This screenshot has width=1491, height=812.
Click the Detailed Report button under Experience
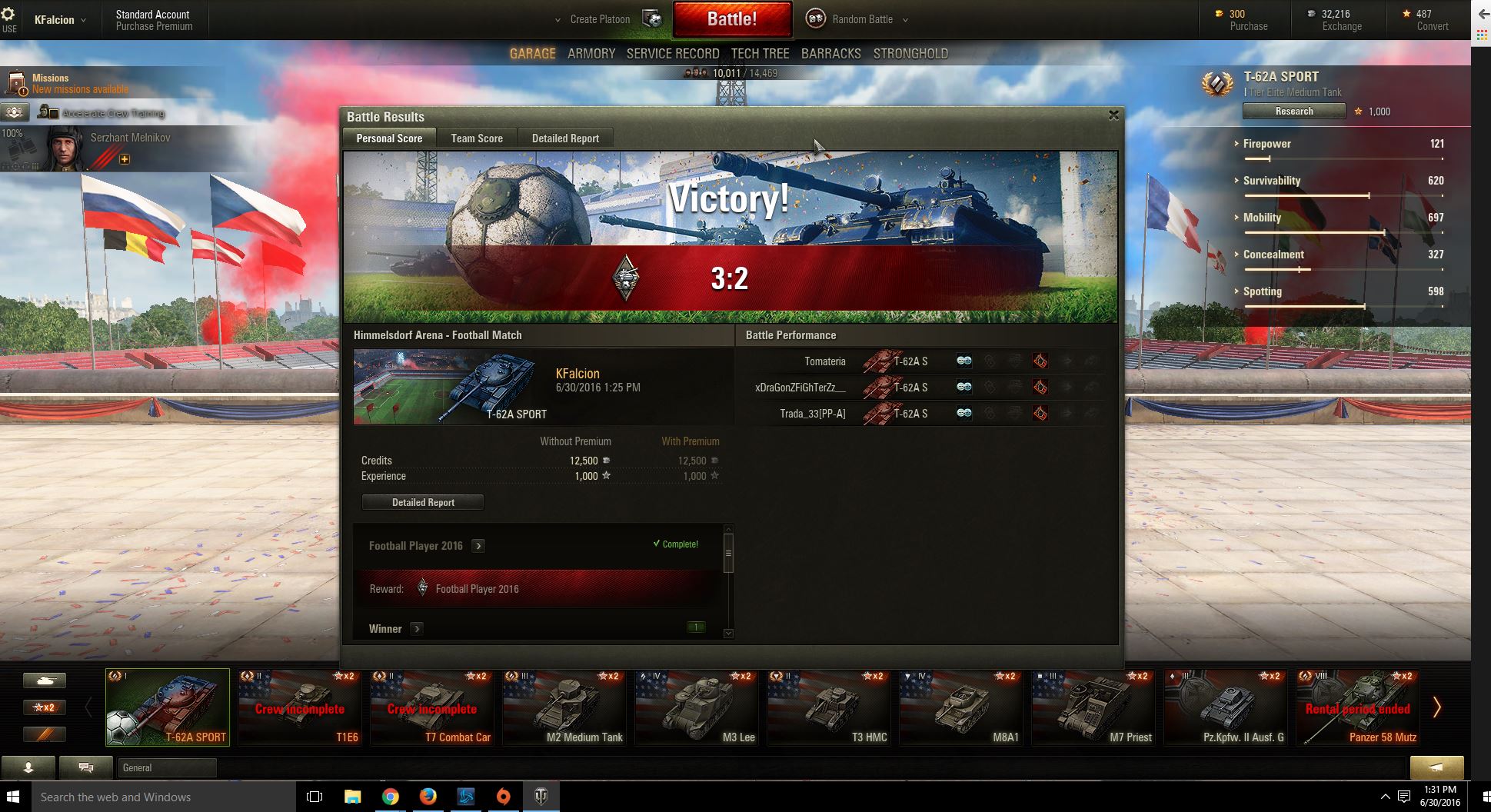(423, 502)
